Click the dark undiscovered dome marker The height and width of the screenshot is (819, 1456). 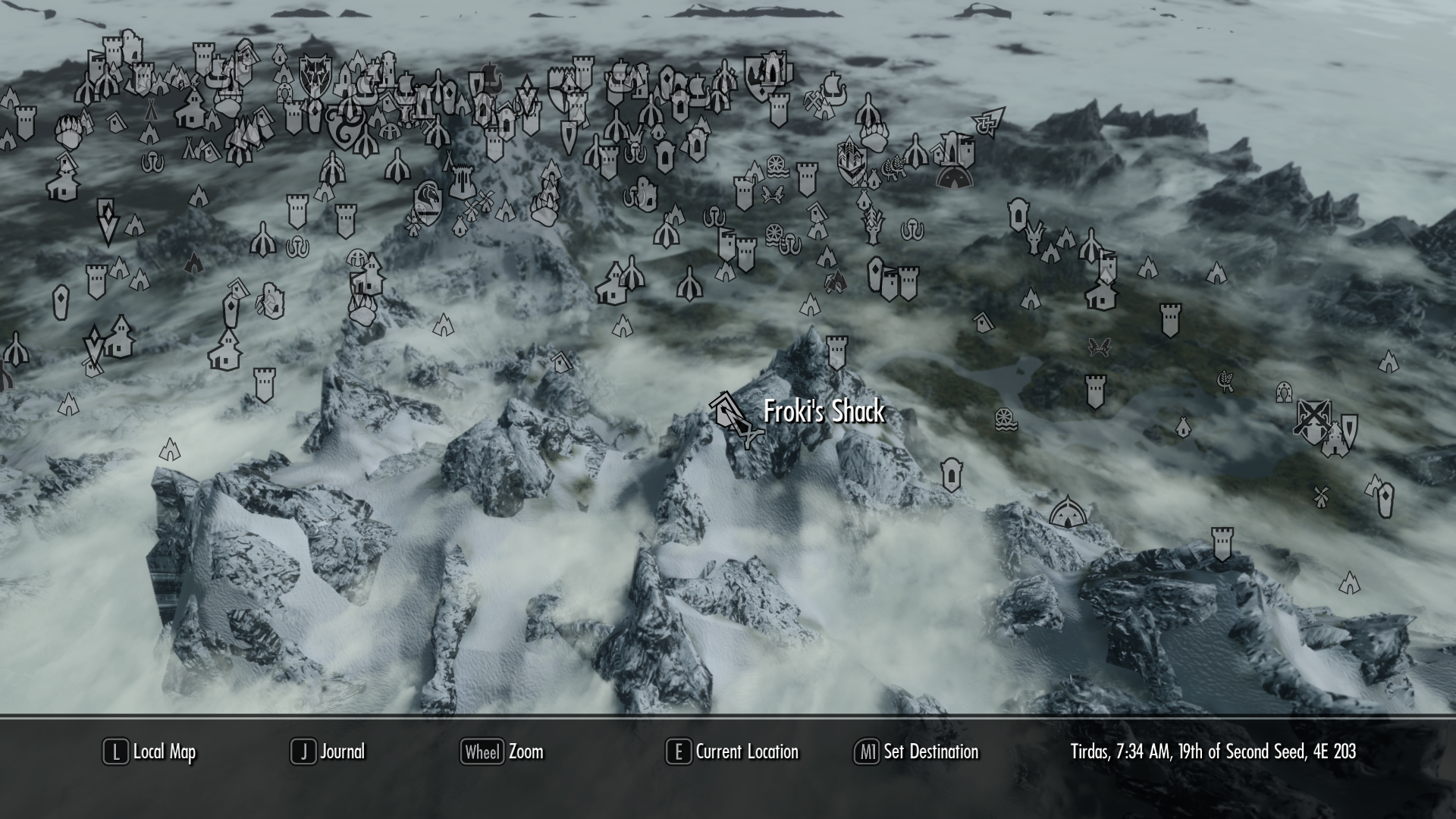(x=955, y=177)
